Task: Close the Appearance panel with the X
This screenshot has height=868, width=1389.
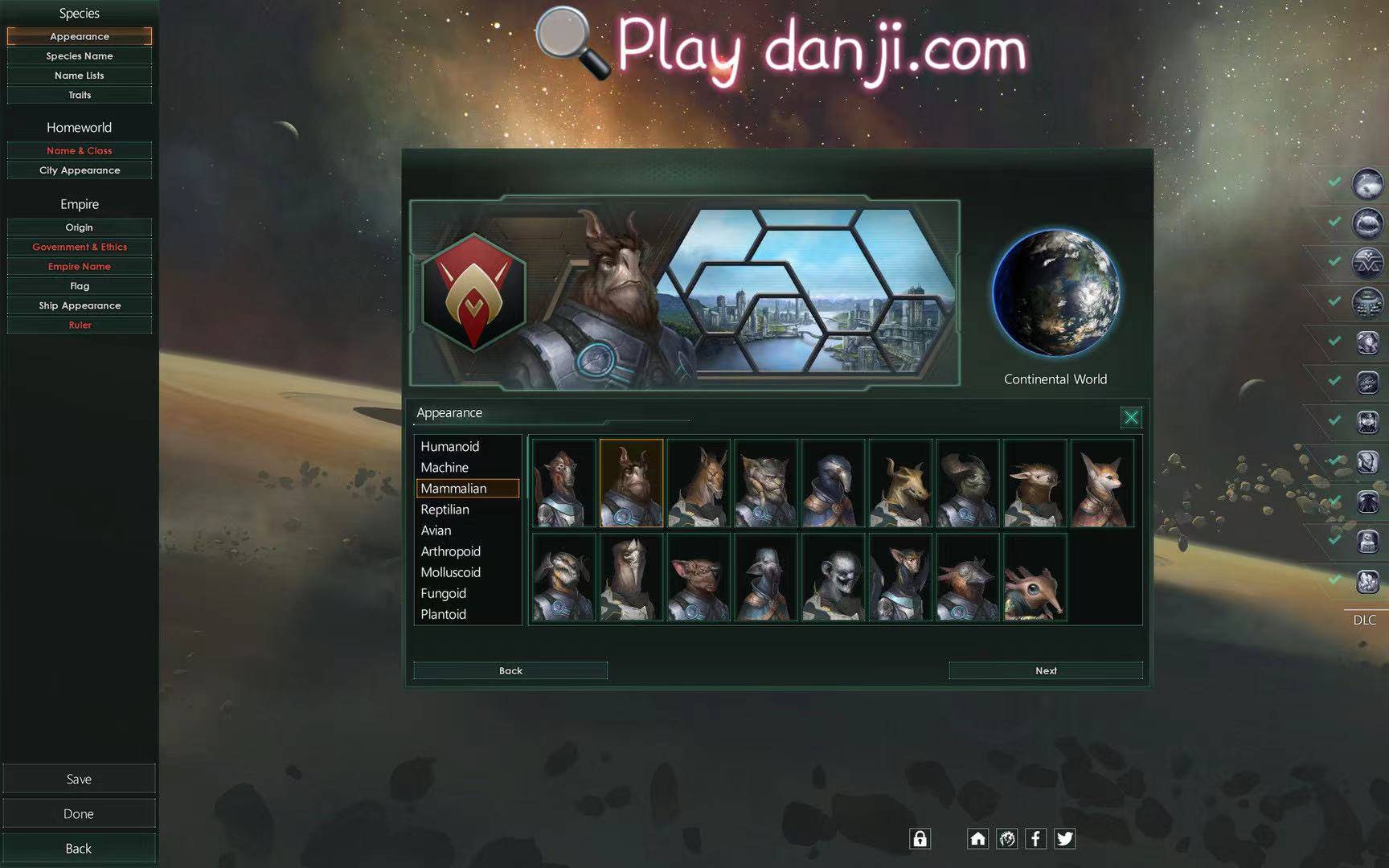Action: click(1131, 417)
